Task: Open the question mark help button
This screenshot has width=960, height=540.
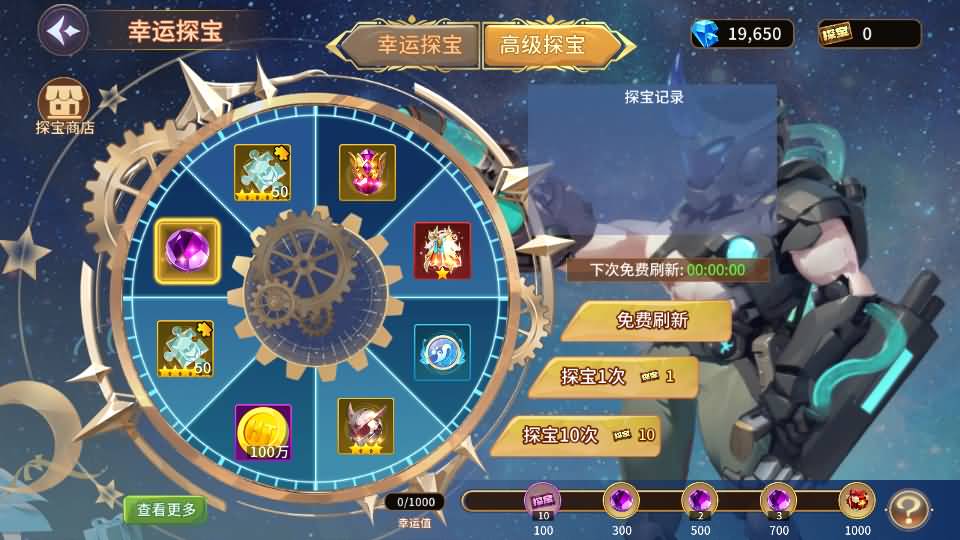Action: (x=908, y=508)
